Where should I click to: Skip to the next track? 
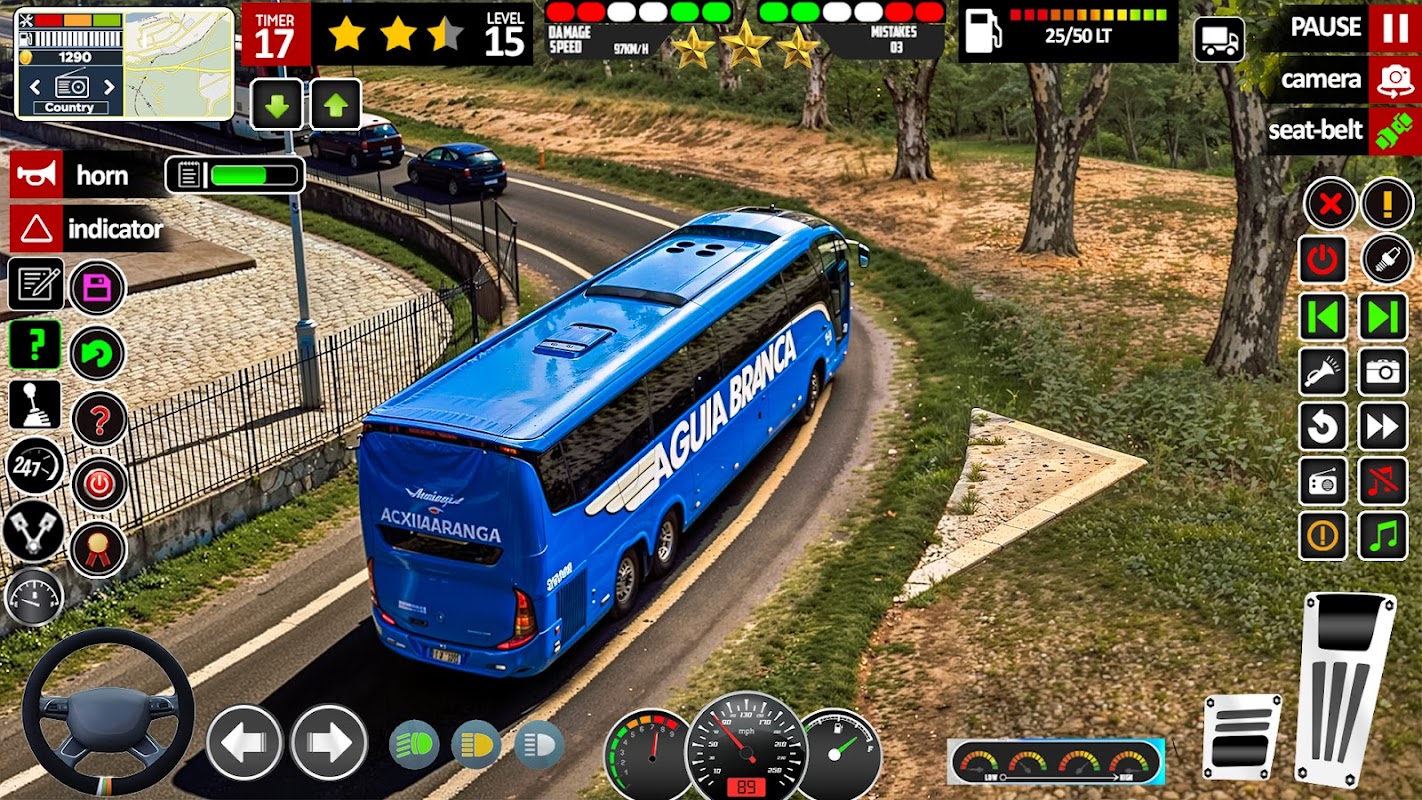click(1383, 317)
